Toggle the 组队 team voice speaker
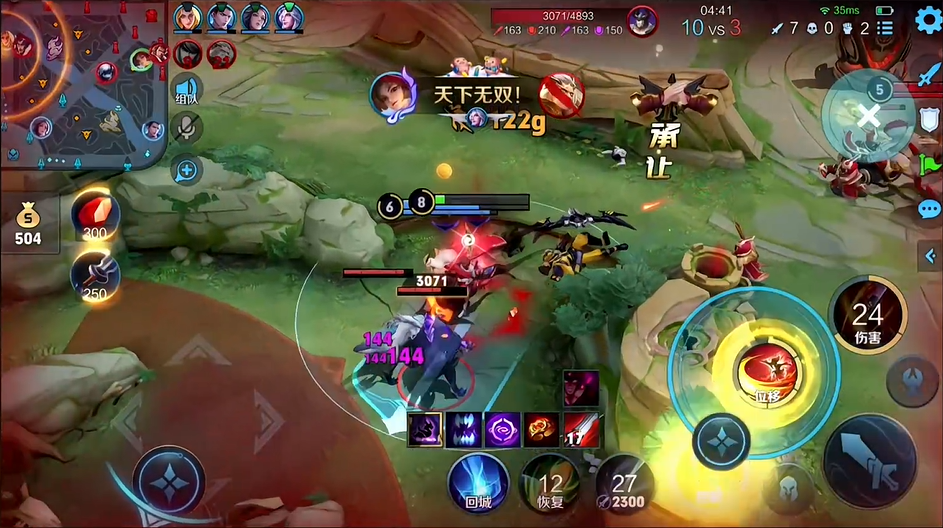 186,90
